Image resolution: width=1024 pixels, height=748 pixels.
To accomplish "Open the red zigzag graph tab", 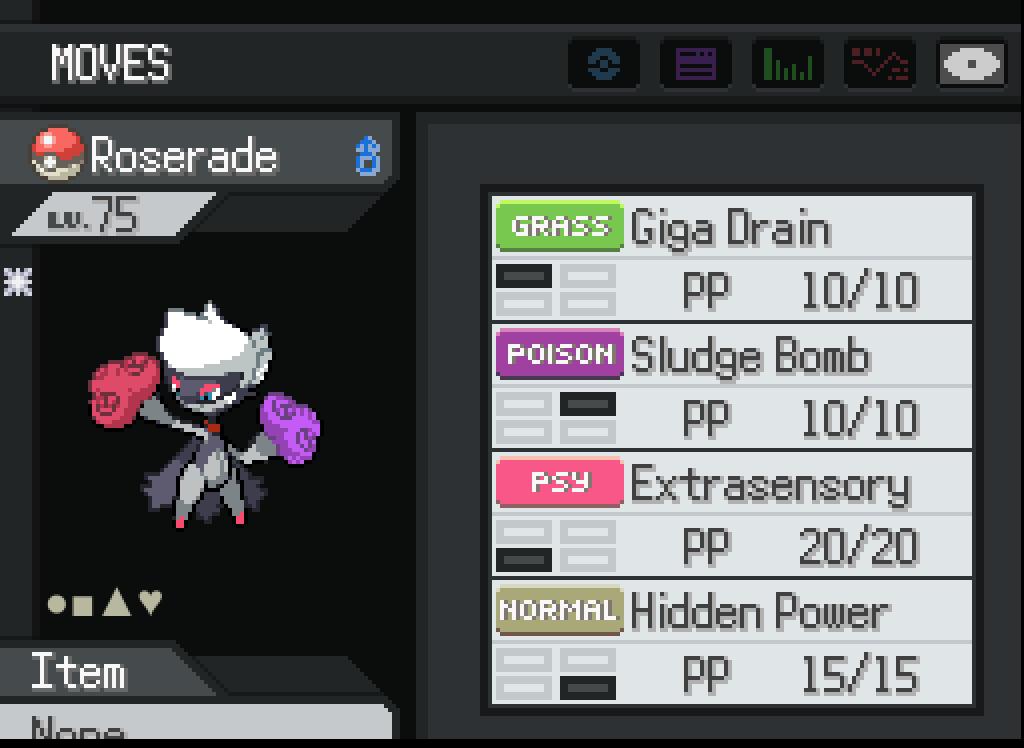I will coord(880,65).
